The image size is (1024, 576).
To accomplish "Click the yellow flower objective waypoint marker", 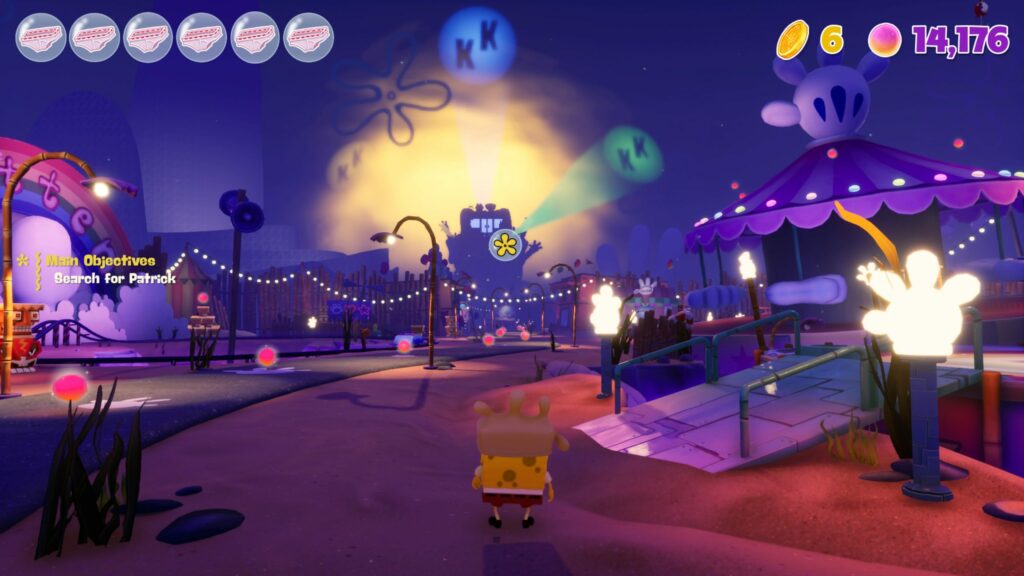I will coord(506,243).
